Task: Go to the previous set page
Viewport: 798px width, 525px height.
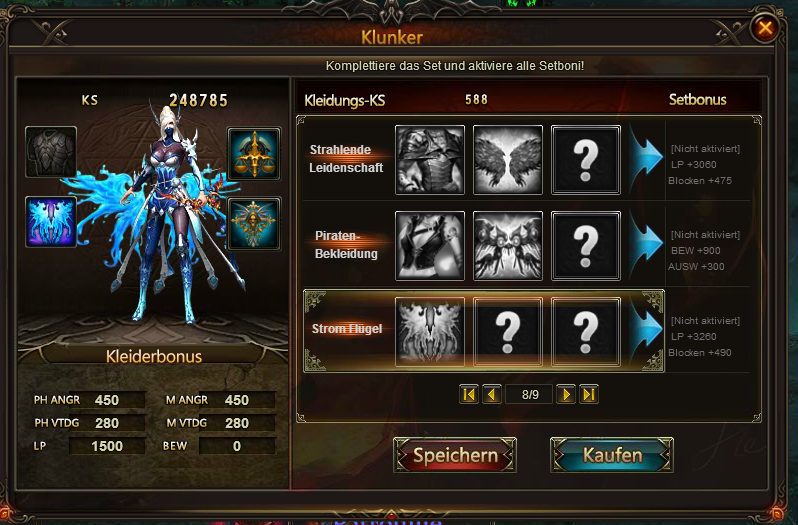Action: coord(491,394)
